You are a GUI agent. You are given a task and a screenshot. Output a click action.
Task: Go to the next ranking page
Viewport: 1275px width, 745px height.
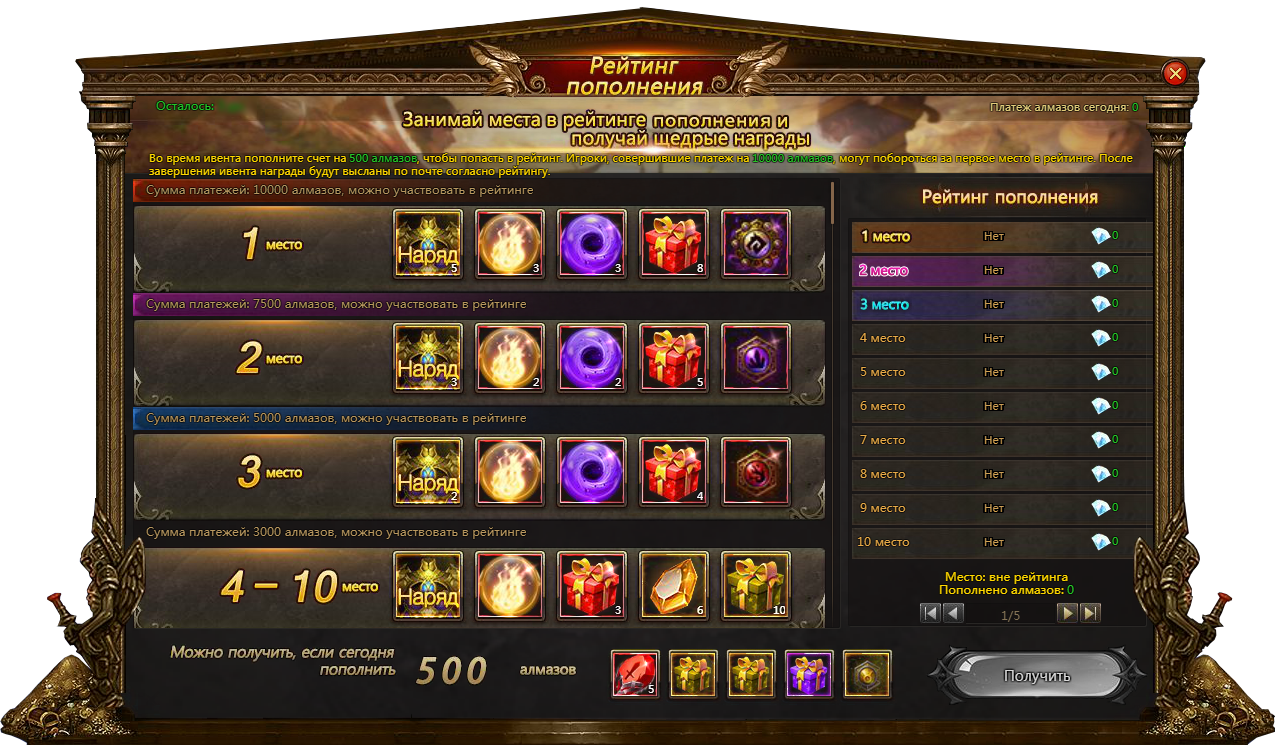tap(1068, 613)
